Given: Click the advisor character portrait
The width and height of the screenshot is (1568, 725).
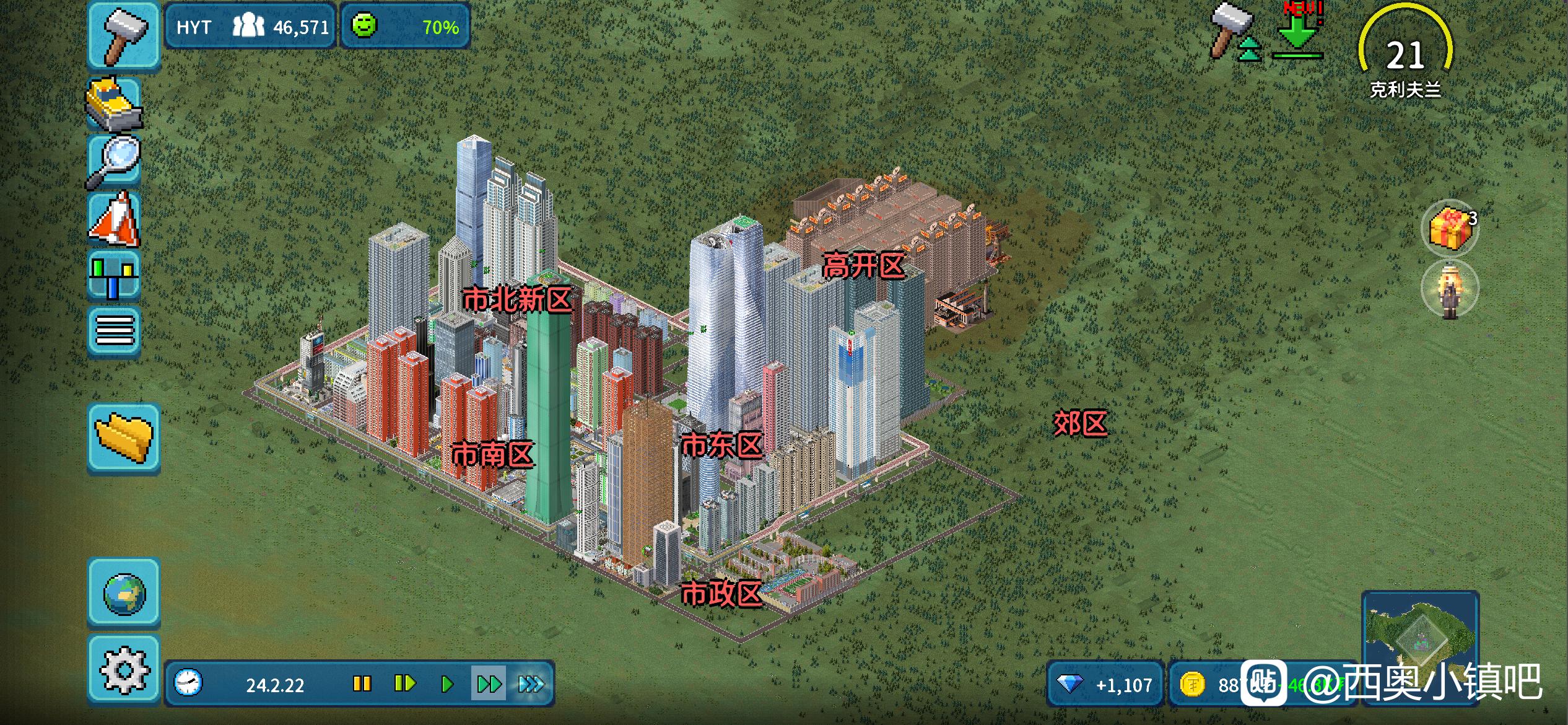Looking at the screenshot, I should 1450,290.
